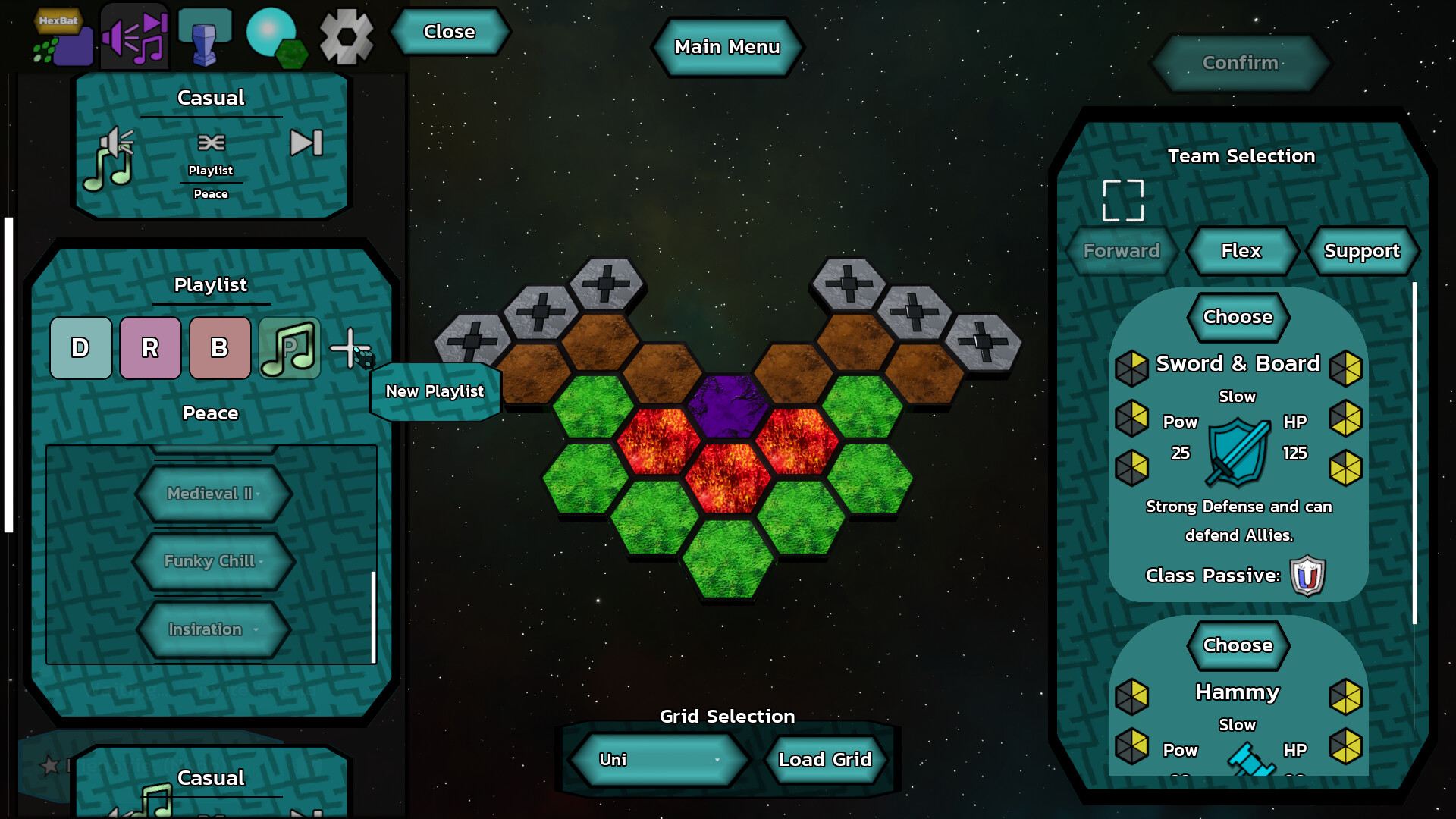Open settings via the gear icon
This screenshot has width=1456, height=819.
(x=346, y=36)
